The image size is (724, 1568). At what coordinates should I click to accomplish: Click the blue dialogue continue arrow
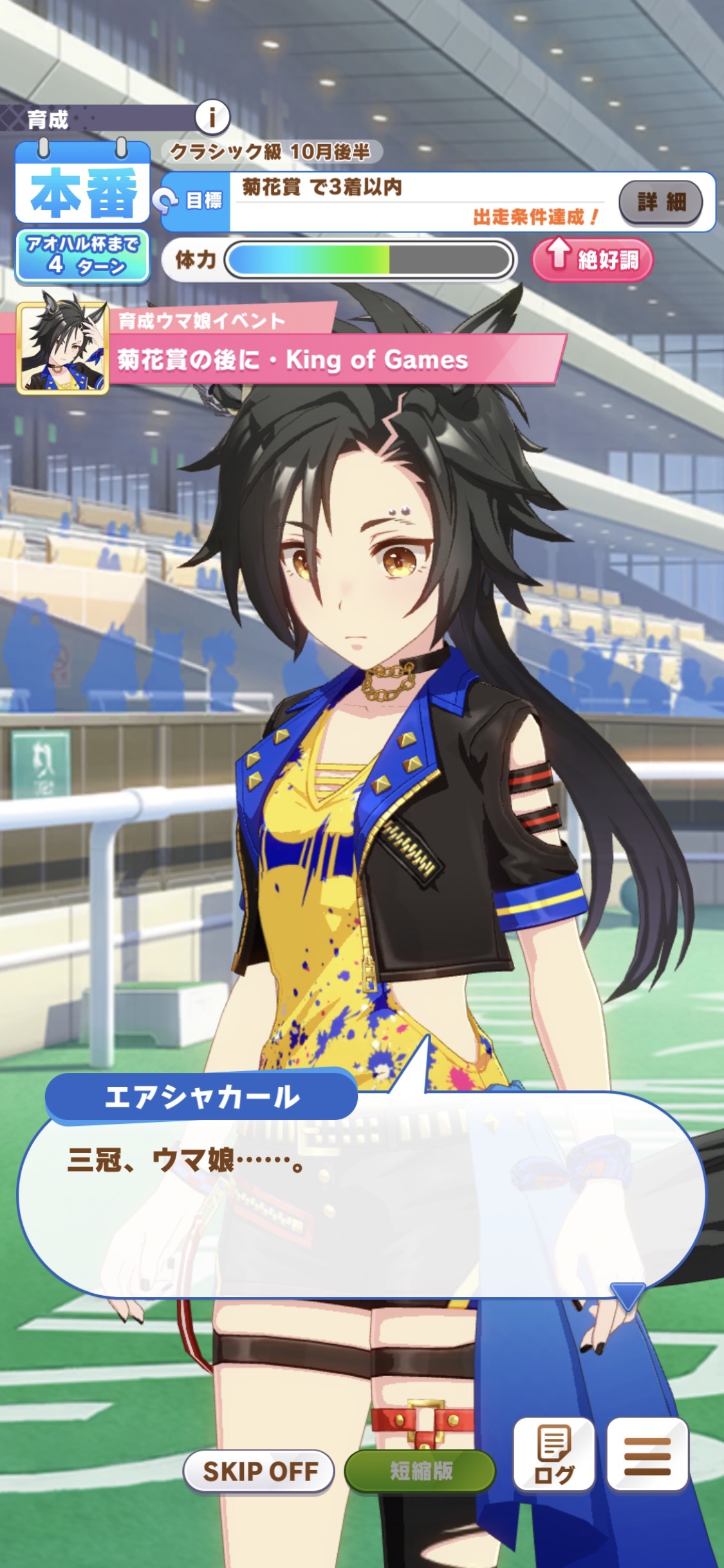pyautogui.click(x=627, y=1295)
